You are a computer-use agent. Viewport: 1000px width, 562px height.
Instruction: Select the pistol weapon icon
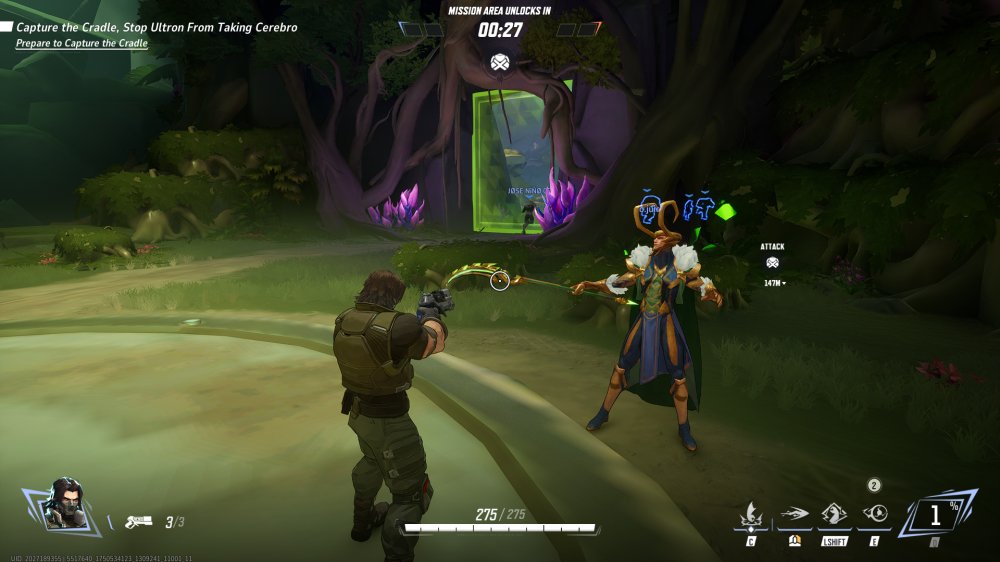point(138,521)
